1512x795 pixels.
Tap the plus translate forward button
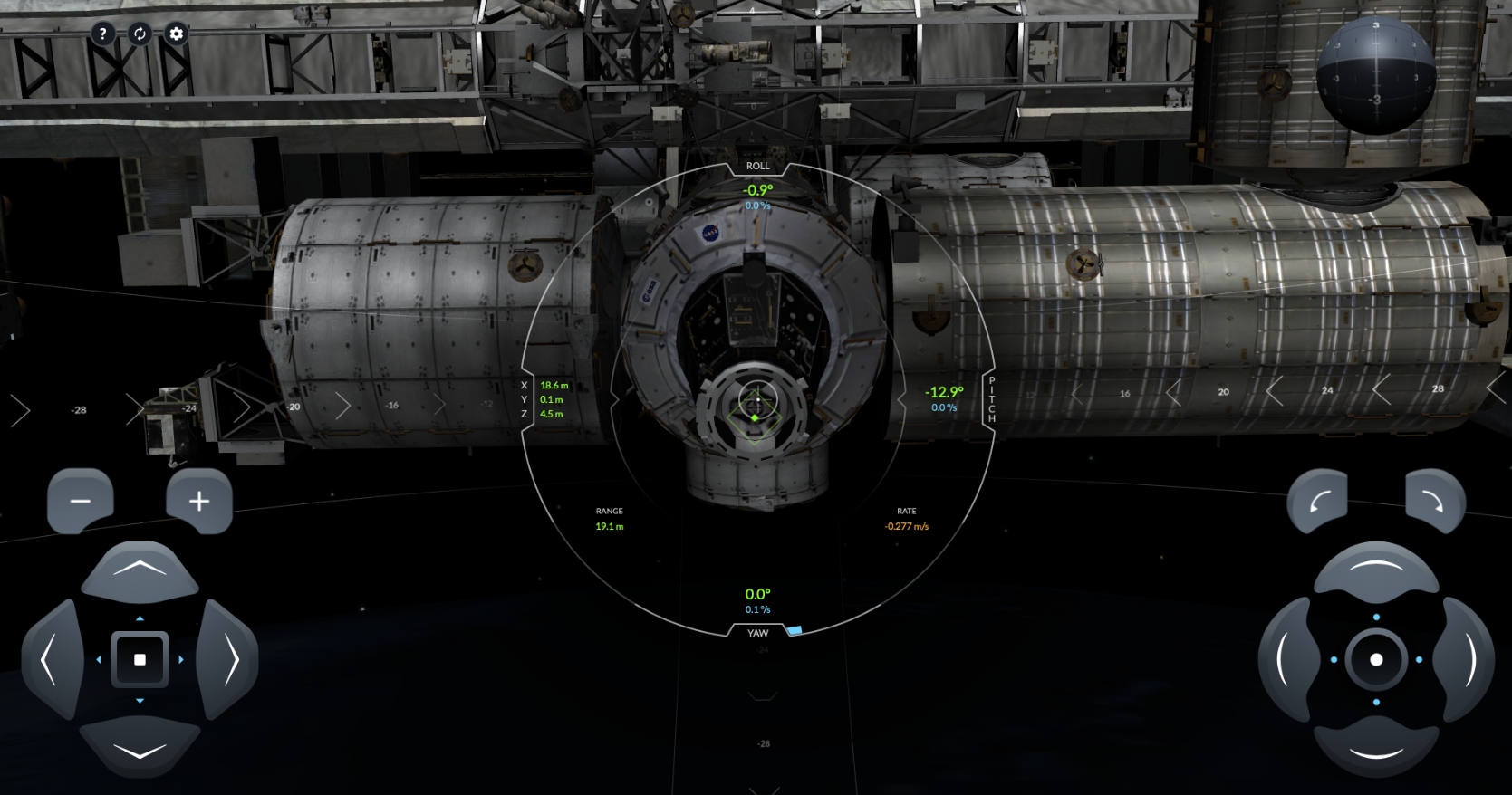pyautogui.click(x=199, y=501)
